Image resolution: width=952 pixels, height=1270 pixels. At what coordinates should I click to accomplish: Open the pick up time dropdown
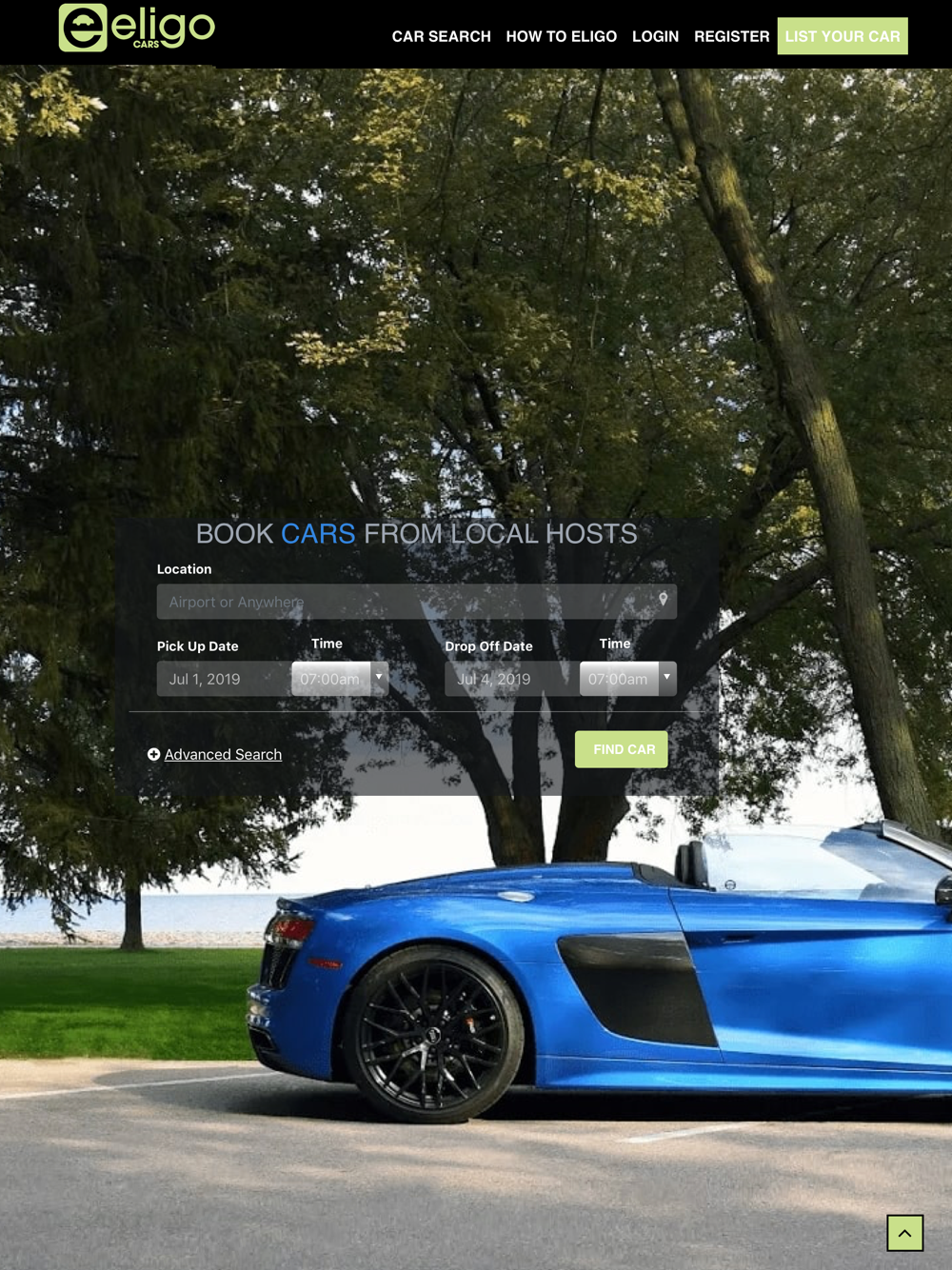pos(340,679)
